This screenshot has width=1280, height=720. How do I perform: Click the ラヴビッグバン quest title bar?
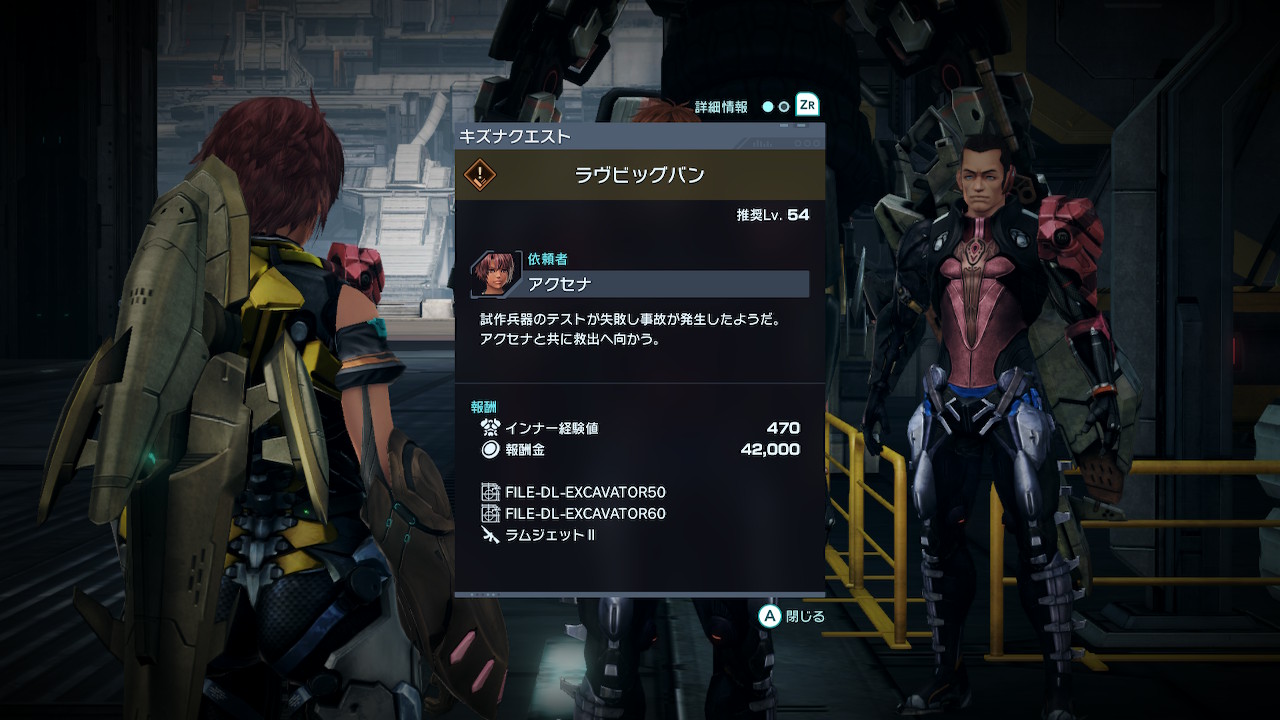(x=640, y=175)
